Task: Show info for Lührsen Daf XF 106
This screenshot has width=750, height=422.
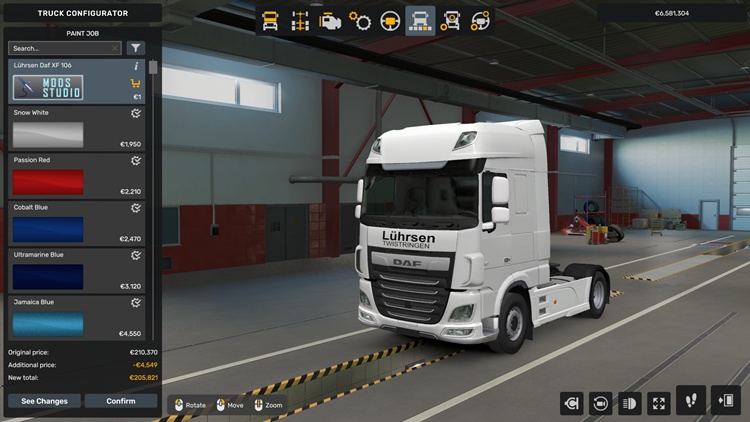Action: (x=136, y=66)
